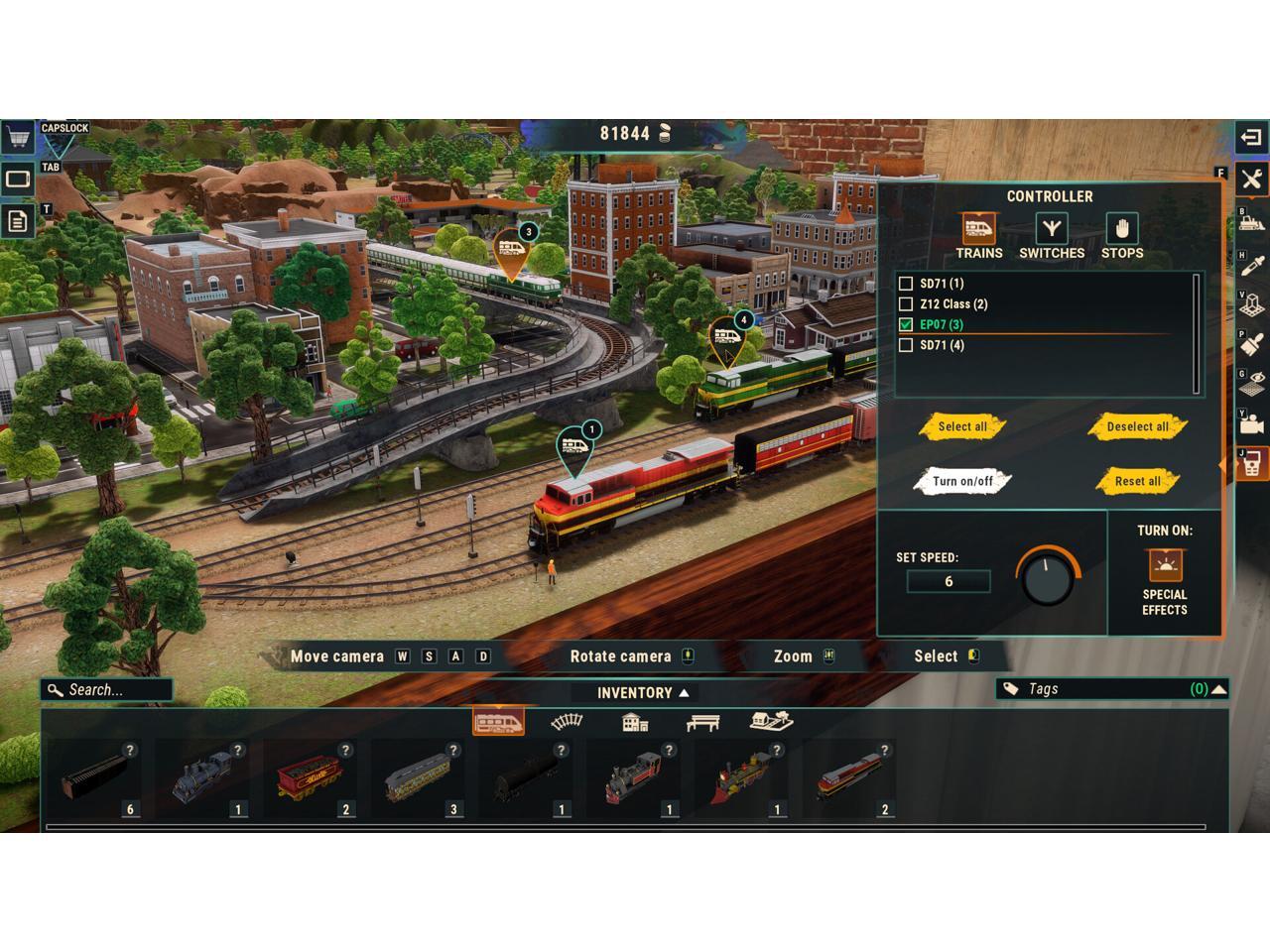Adjust the speed dial knob

click(x=1048, y=577)
